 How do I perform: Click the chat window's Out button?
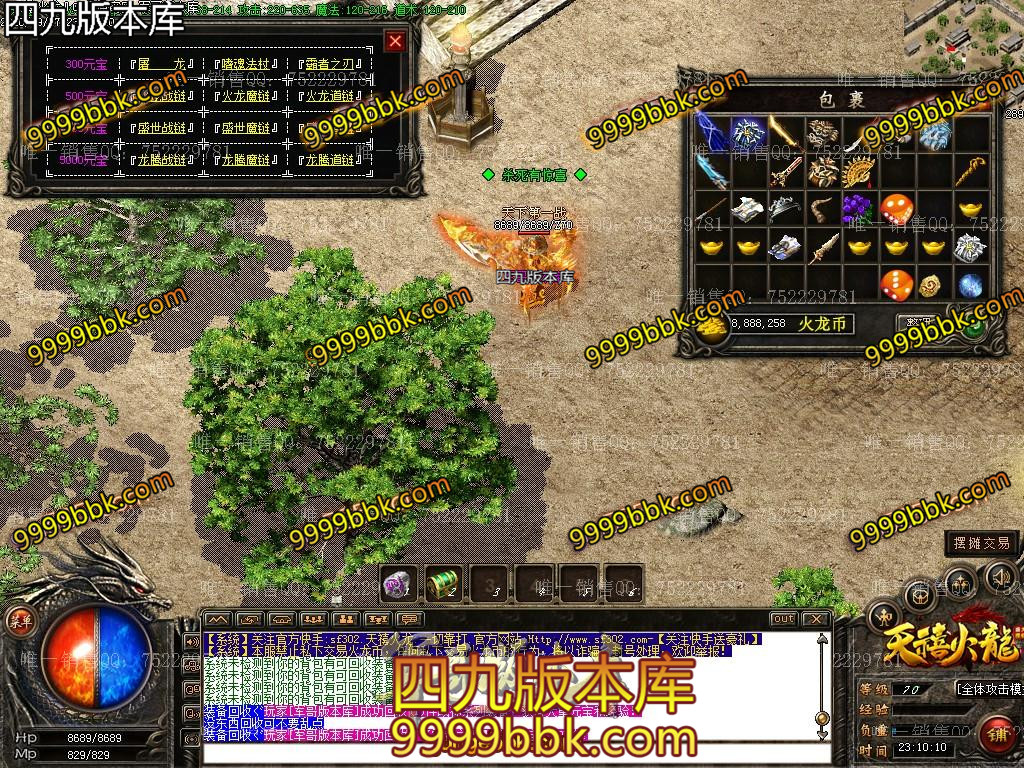point(783,619)
